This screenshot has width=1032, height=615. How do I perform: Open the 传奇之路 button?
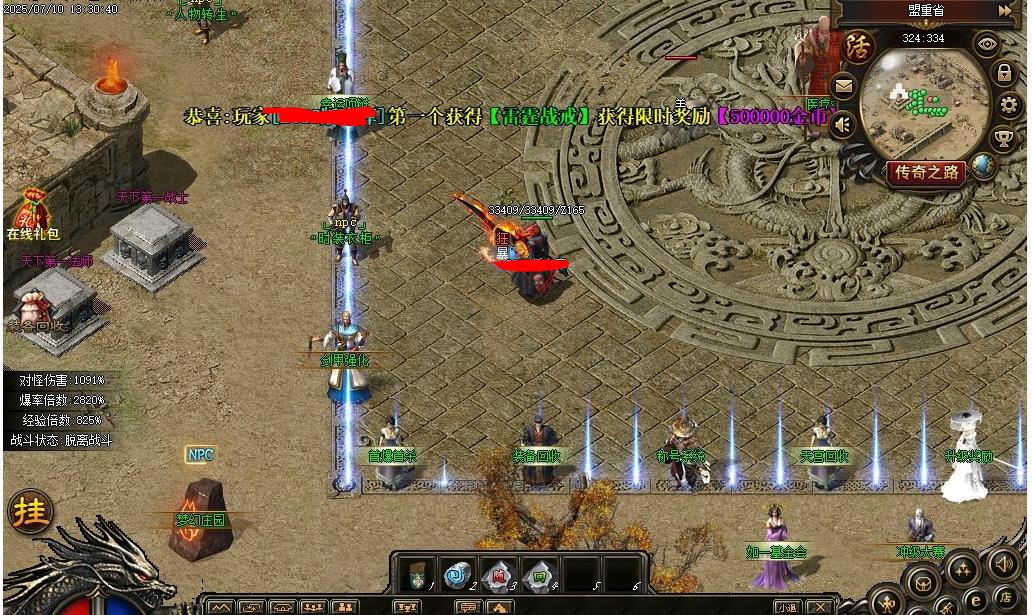(x=926, y=172)
